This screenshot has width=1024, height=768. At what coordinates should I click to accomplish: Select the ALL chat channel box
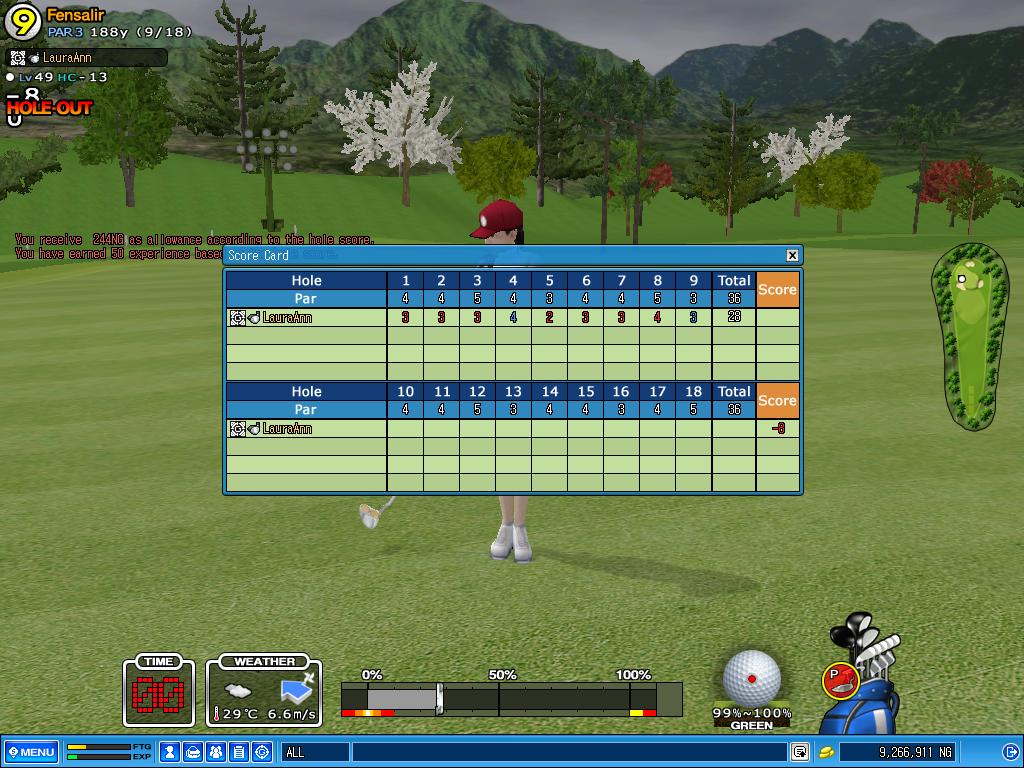coord(315,752)
